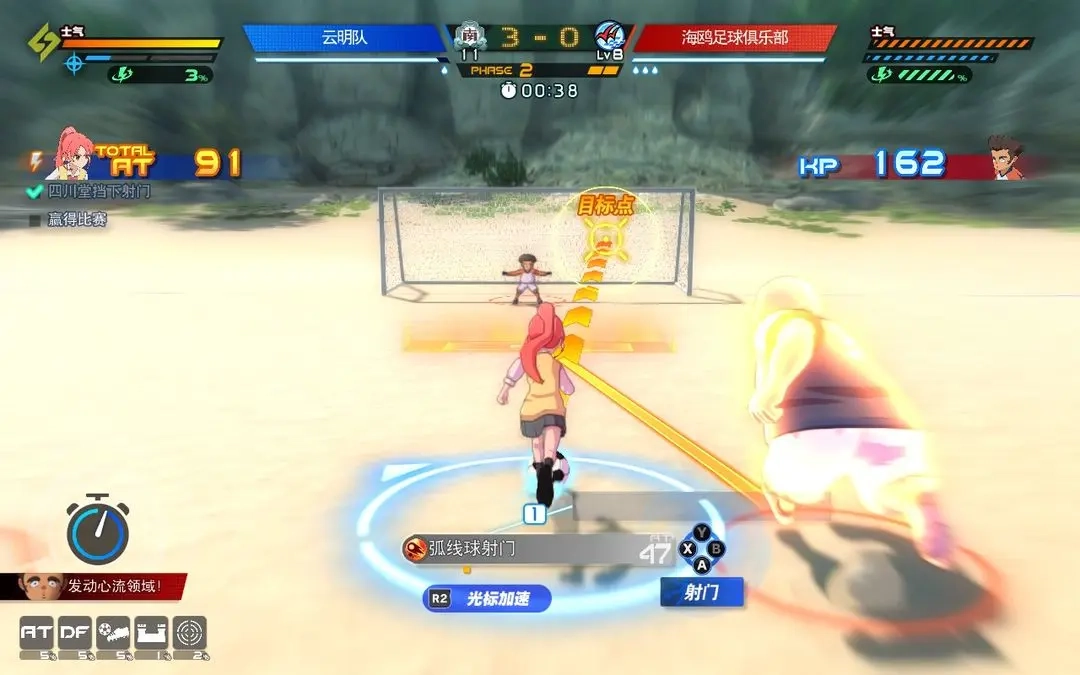The image size is (1080, 675).
Task: Click the stopwatch timer icon
Action: [x=97, y=529]
